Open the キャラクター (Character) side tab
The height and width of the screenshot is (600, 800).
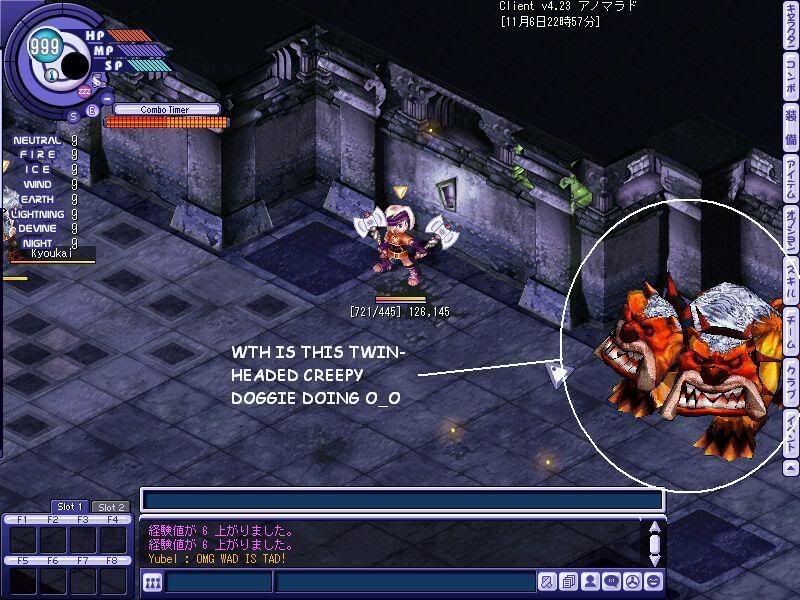(791, 24)
